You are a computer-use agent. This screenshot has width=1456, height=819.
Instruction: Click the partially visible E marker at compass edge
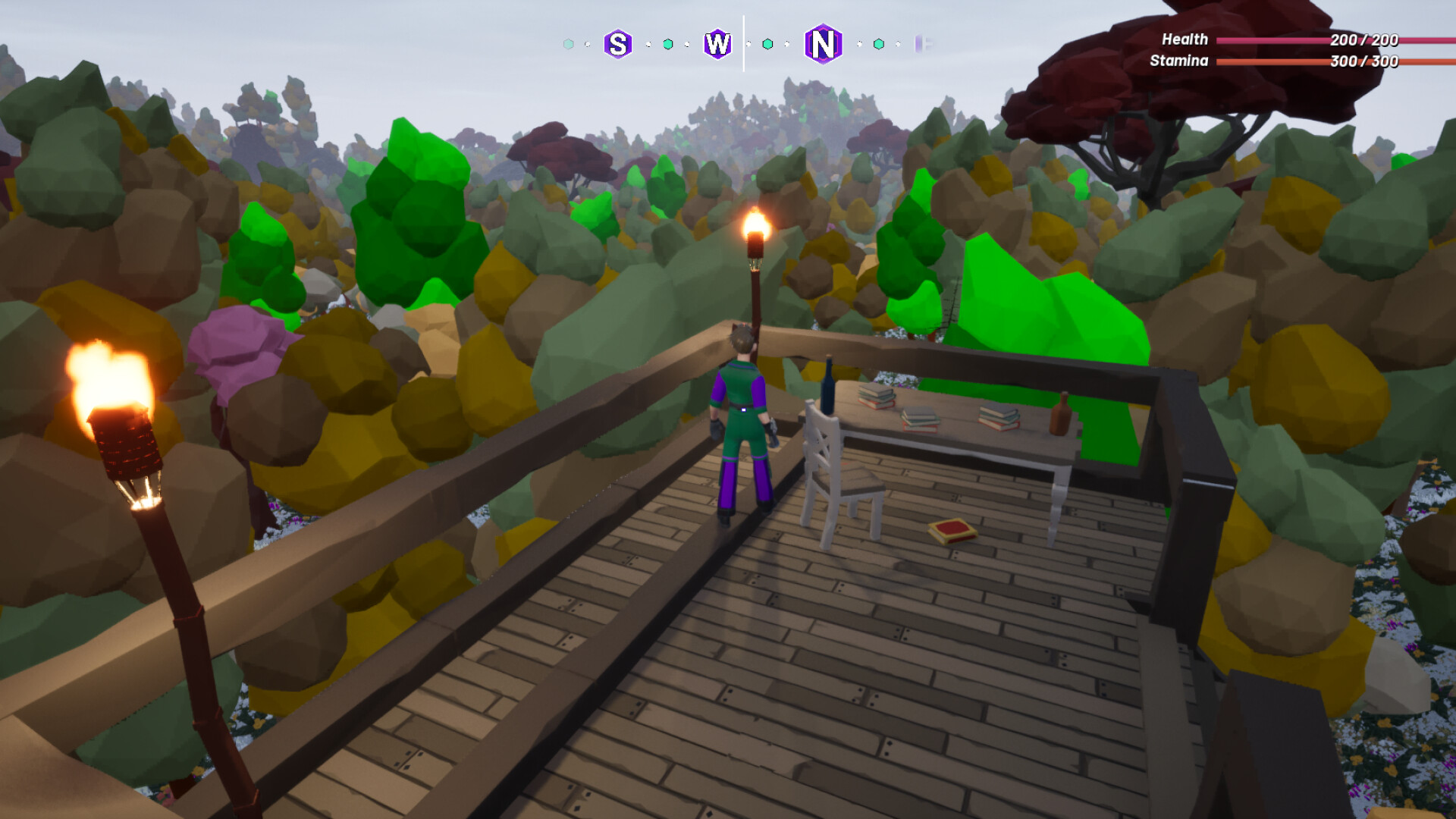pyautogui.click(x=922, y=45)
